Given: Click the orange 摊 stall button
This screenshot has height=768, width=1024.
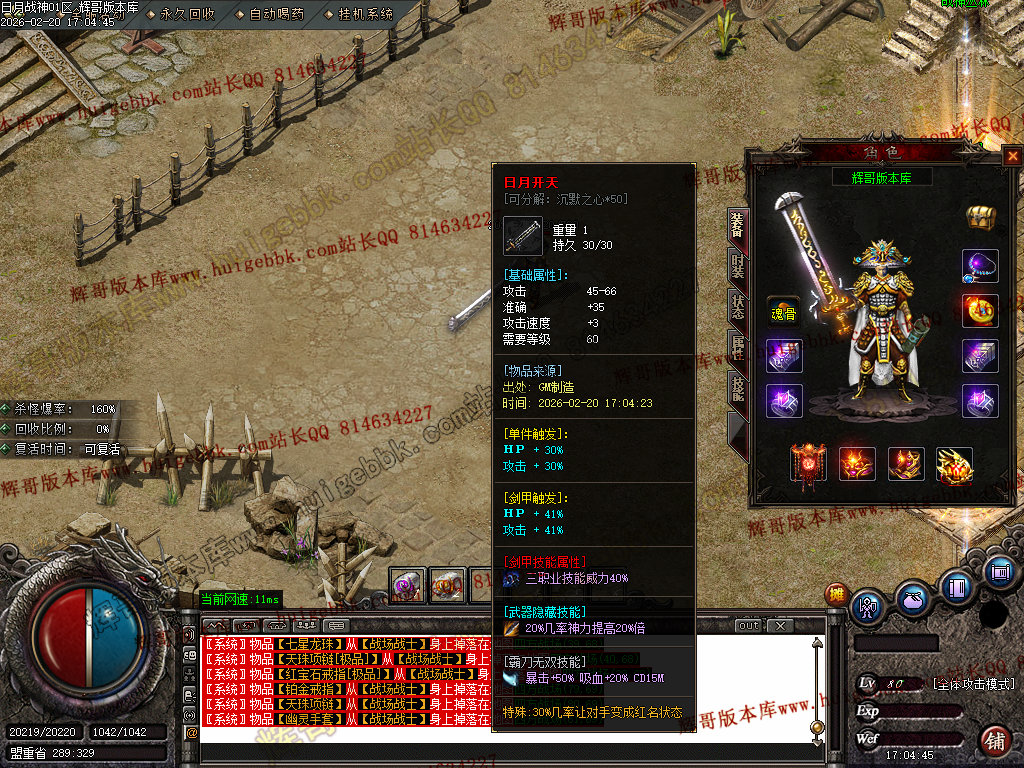Looking at the screenshot, I should (836, 594).
